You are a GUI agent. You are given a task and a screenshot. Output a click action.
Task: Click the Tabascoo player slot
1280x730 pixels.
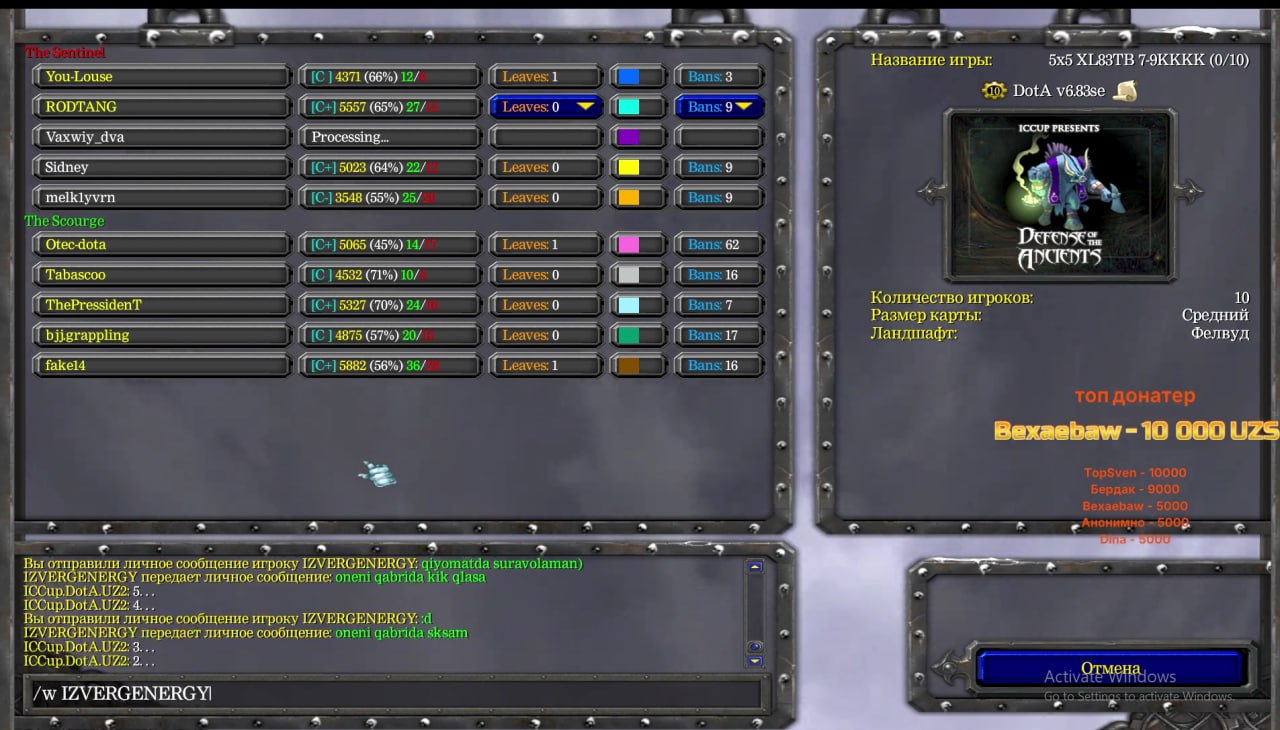click(162, 274)
